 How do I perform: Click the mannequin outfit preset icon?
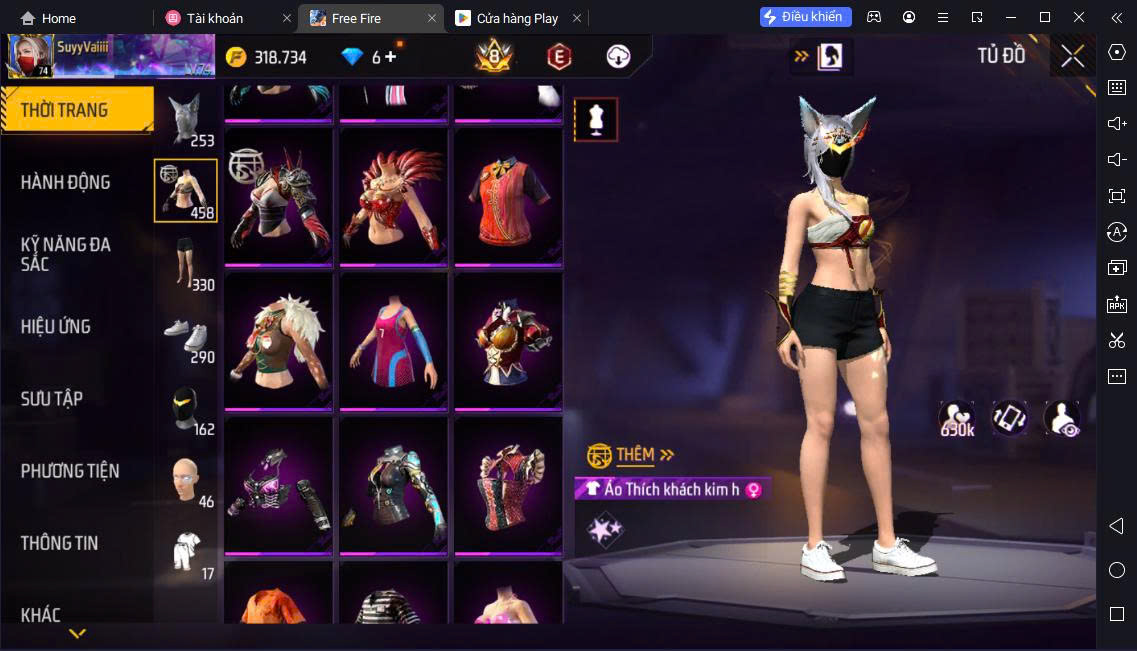(x=596, y=120)
